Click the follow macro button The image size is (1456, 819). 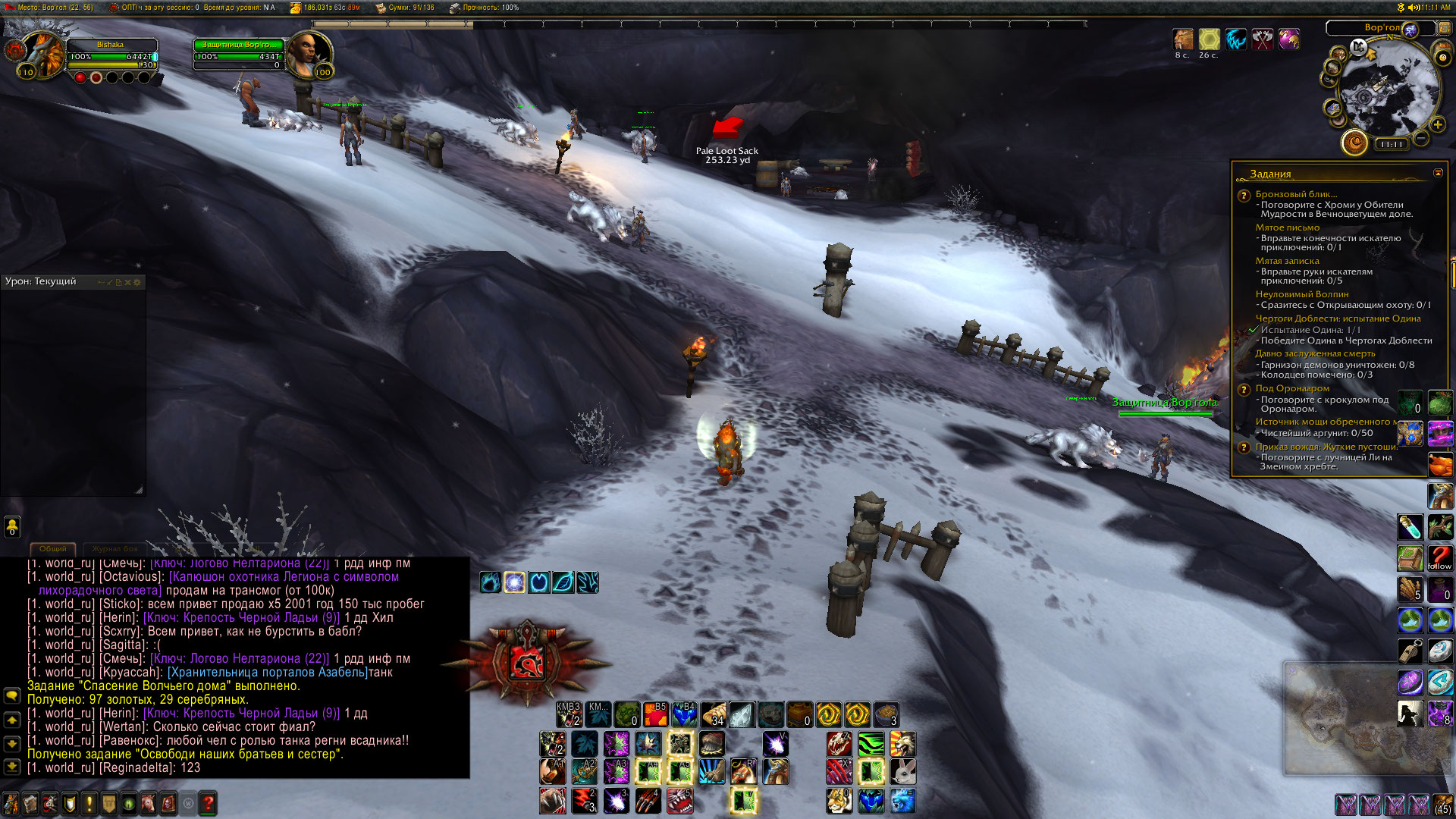(x=1439, y=558)
